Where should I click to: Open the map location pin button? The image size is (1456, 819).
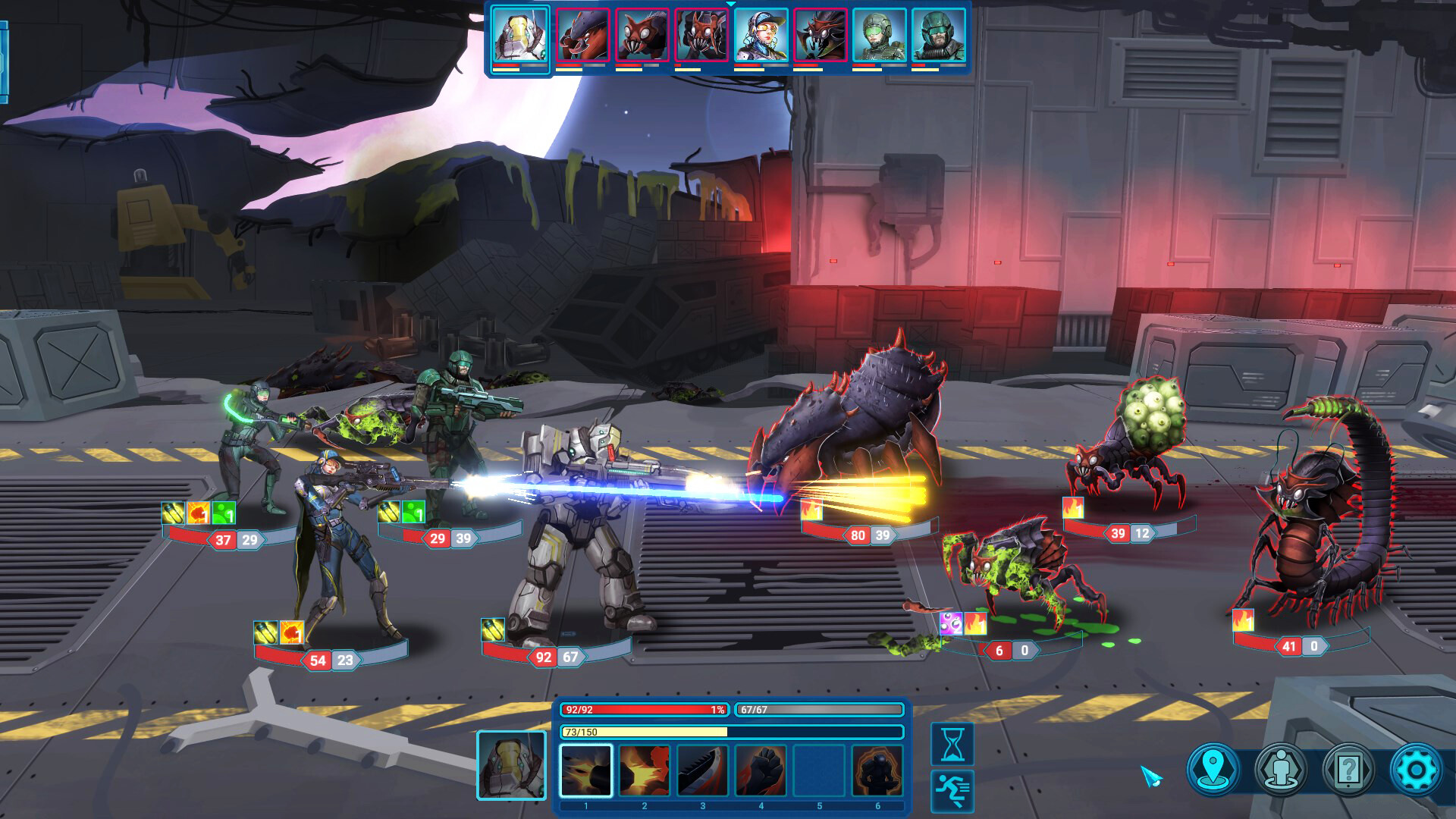1213,770
